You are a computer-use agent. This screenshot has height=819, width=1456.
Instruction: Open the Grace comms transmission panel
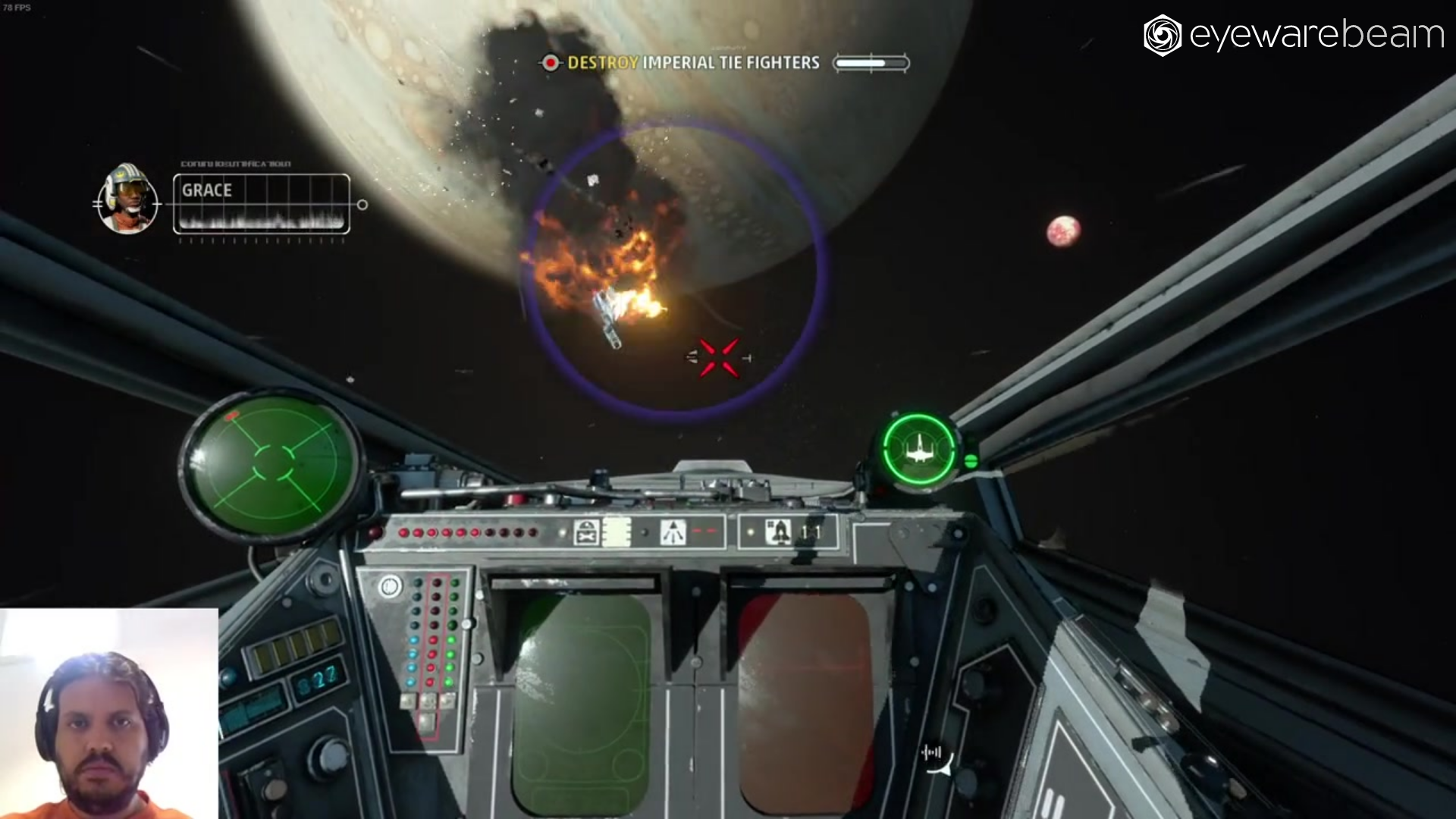point(262,203)
